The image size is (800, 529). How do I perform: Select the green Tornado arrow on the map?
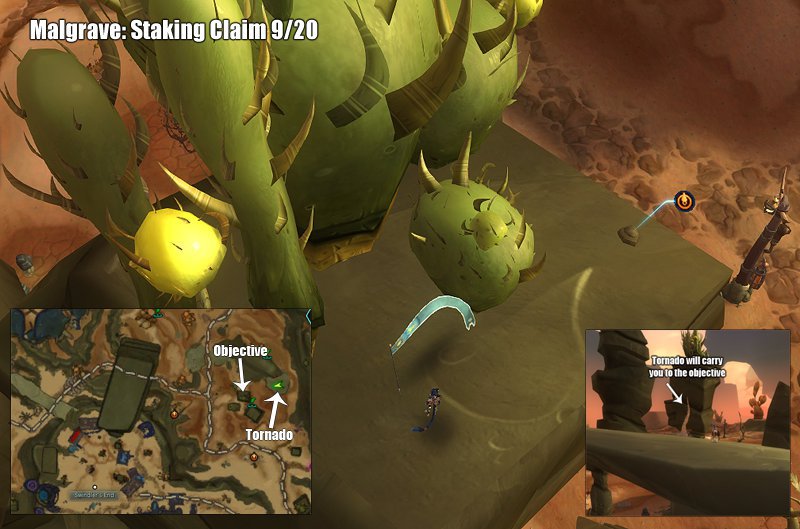click(277, 384)
